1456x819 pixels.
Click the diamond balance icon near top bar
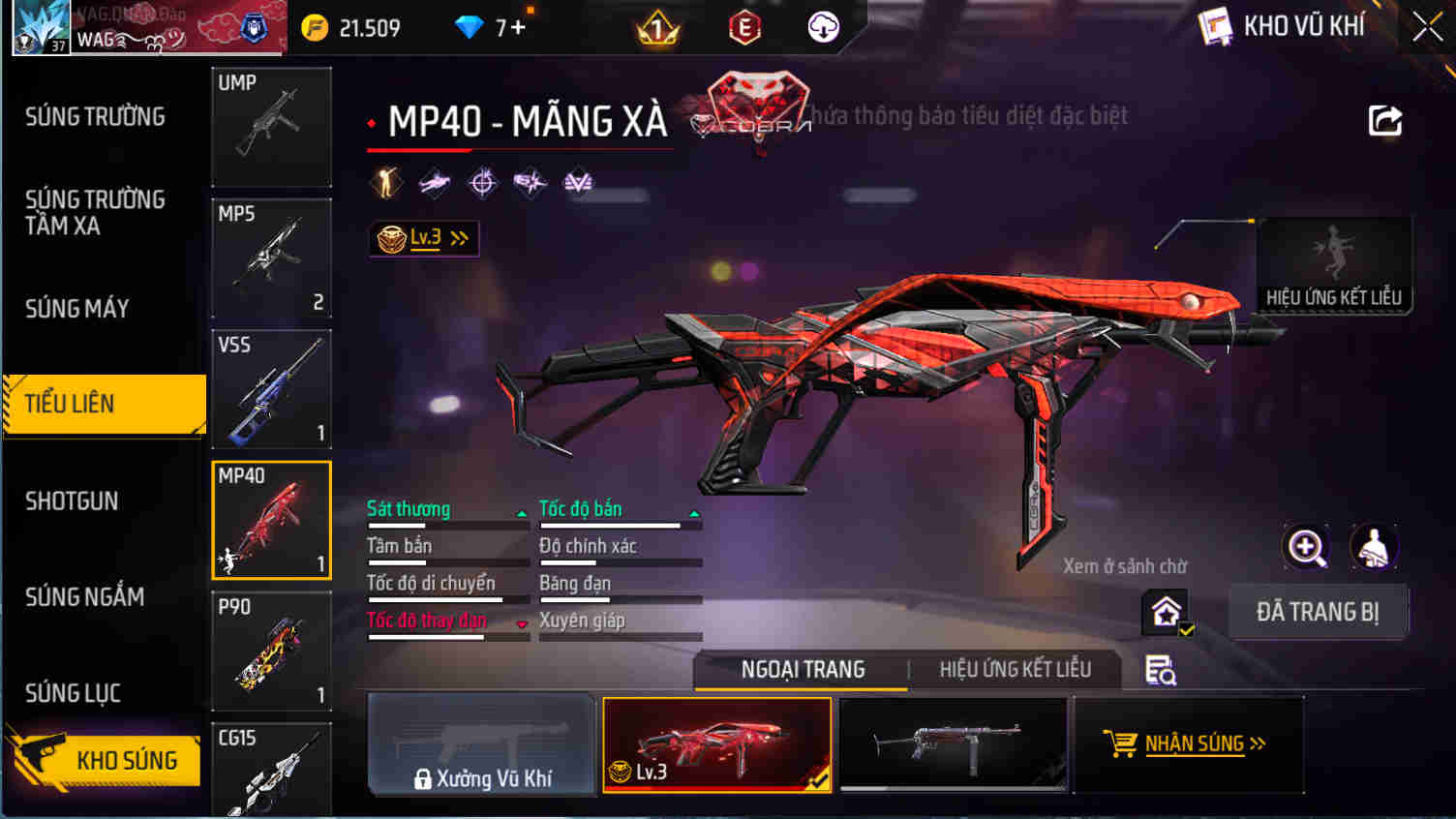(x=470, y=27)
